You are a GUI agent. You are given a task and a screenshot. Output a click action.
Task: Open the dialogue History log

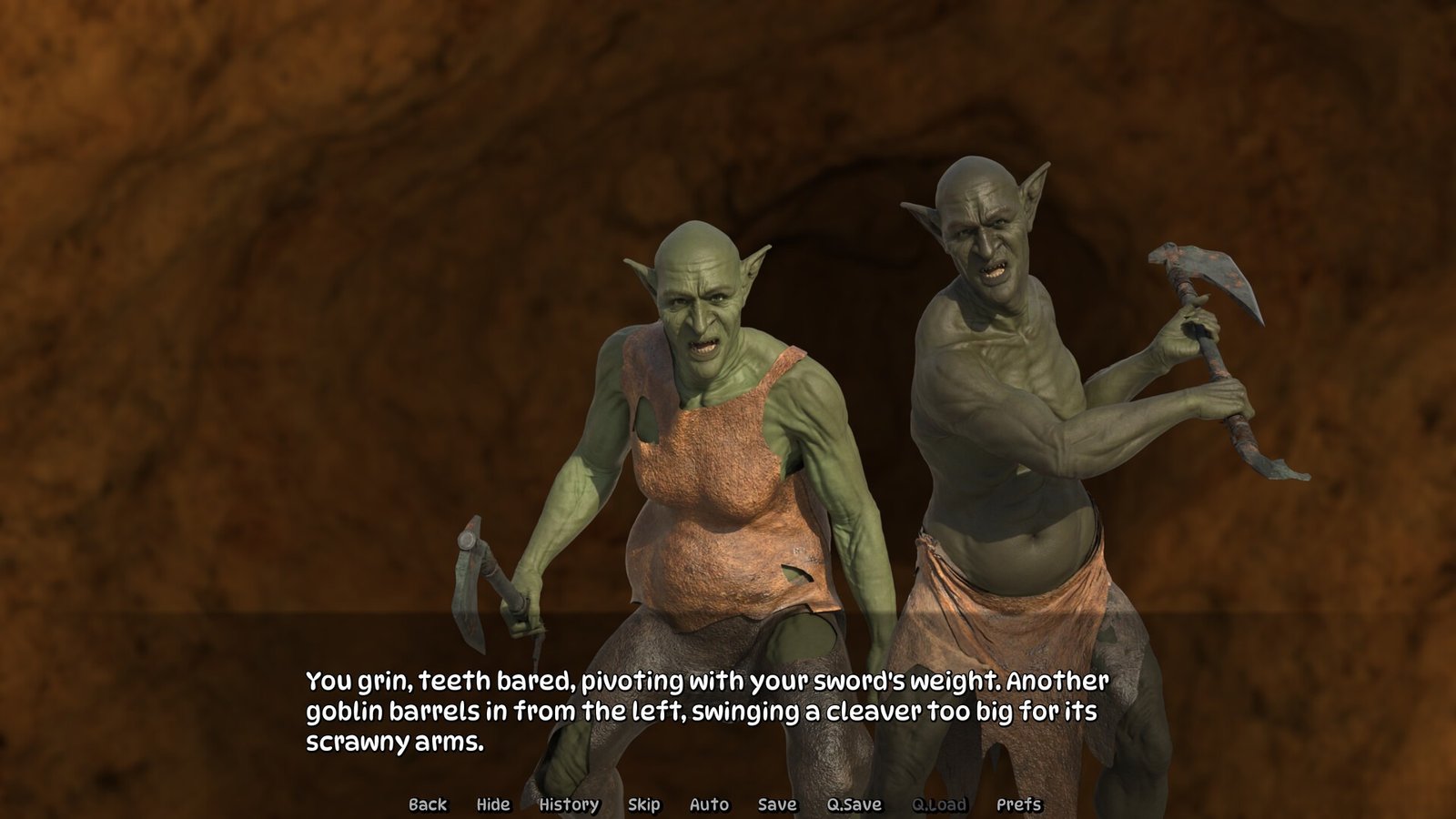pyautogui.click(x=569, y=804)
